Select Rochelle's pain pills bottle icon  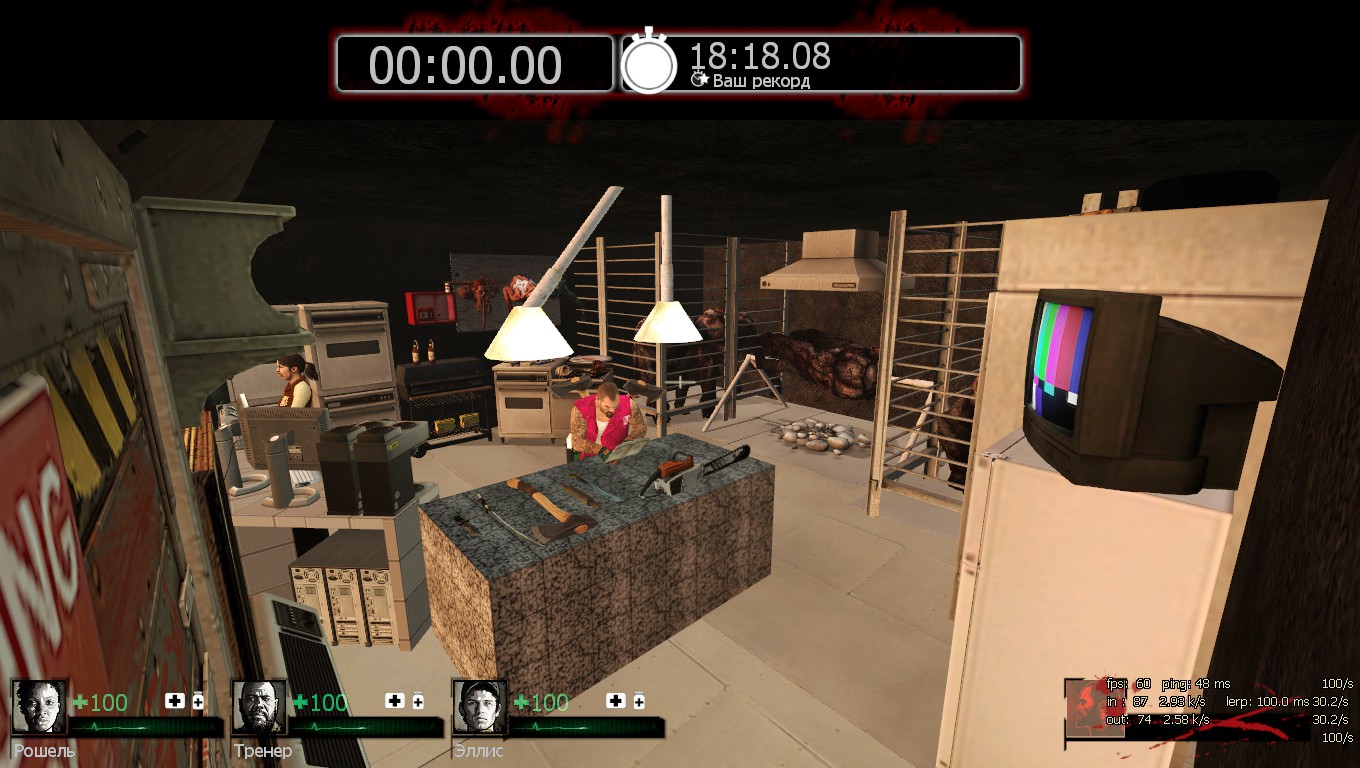pyautogui.click(x=198, y=701)
